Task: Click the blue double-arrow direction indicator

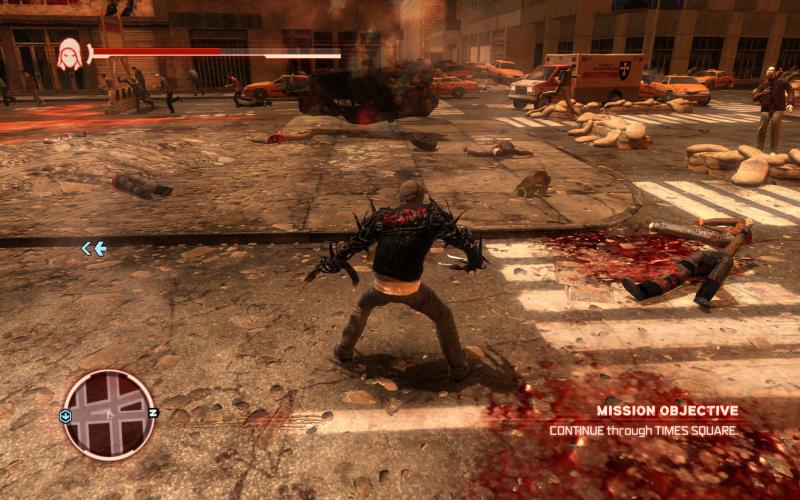Action: pyautogui.click(x=93, y=248)
